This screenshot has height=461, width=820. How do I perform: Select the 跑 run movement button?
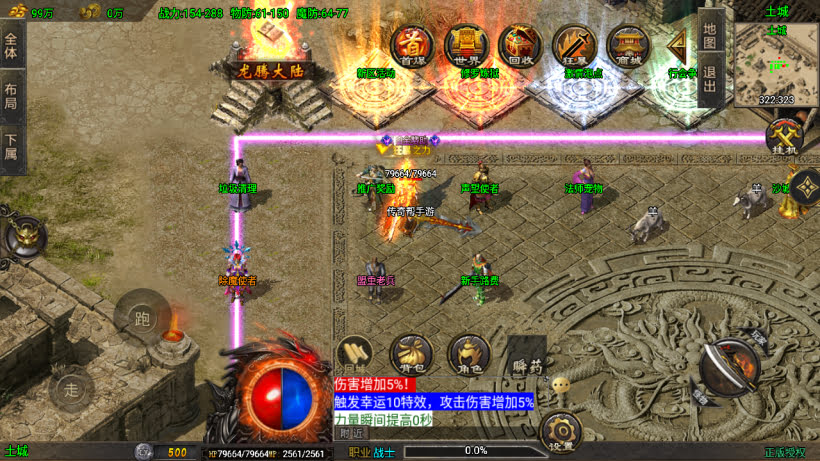click(141, 317)
